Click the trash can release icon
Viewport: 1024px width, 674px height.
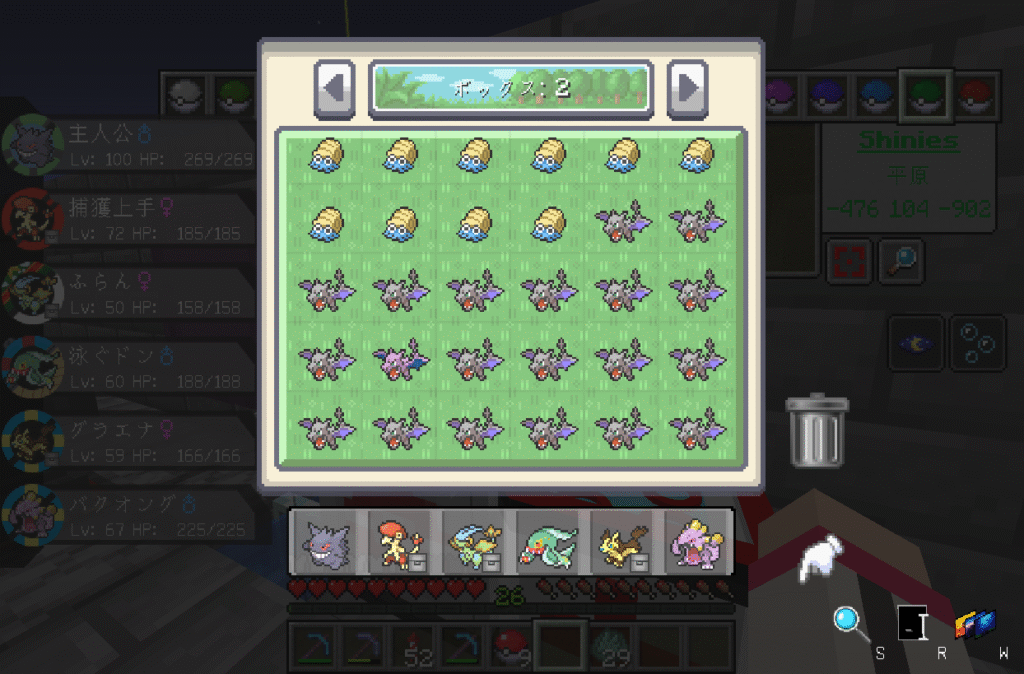click(x=817, y=431)
